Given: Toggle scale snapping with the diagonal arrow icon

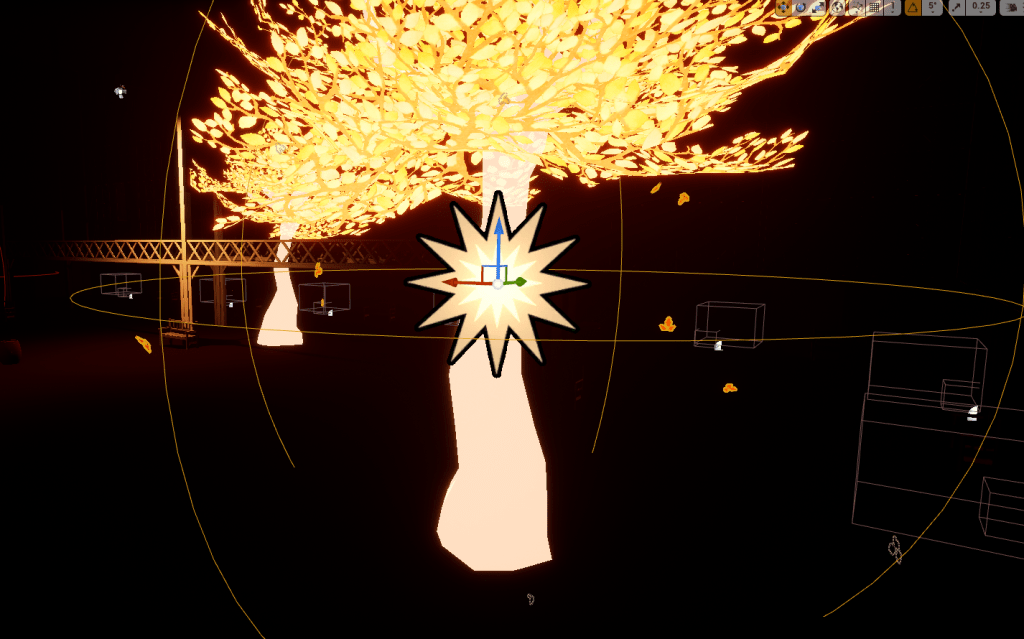Looking at the screenshot, I should [957, 7].
